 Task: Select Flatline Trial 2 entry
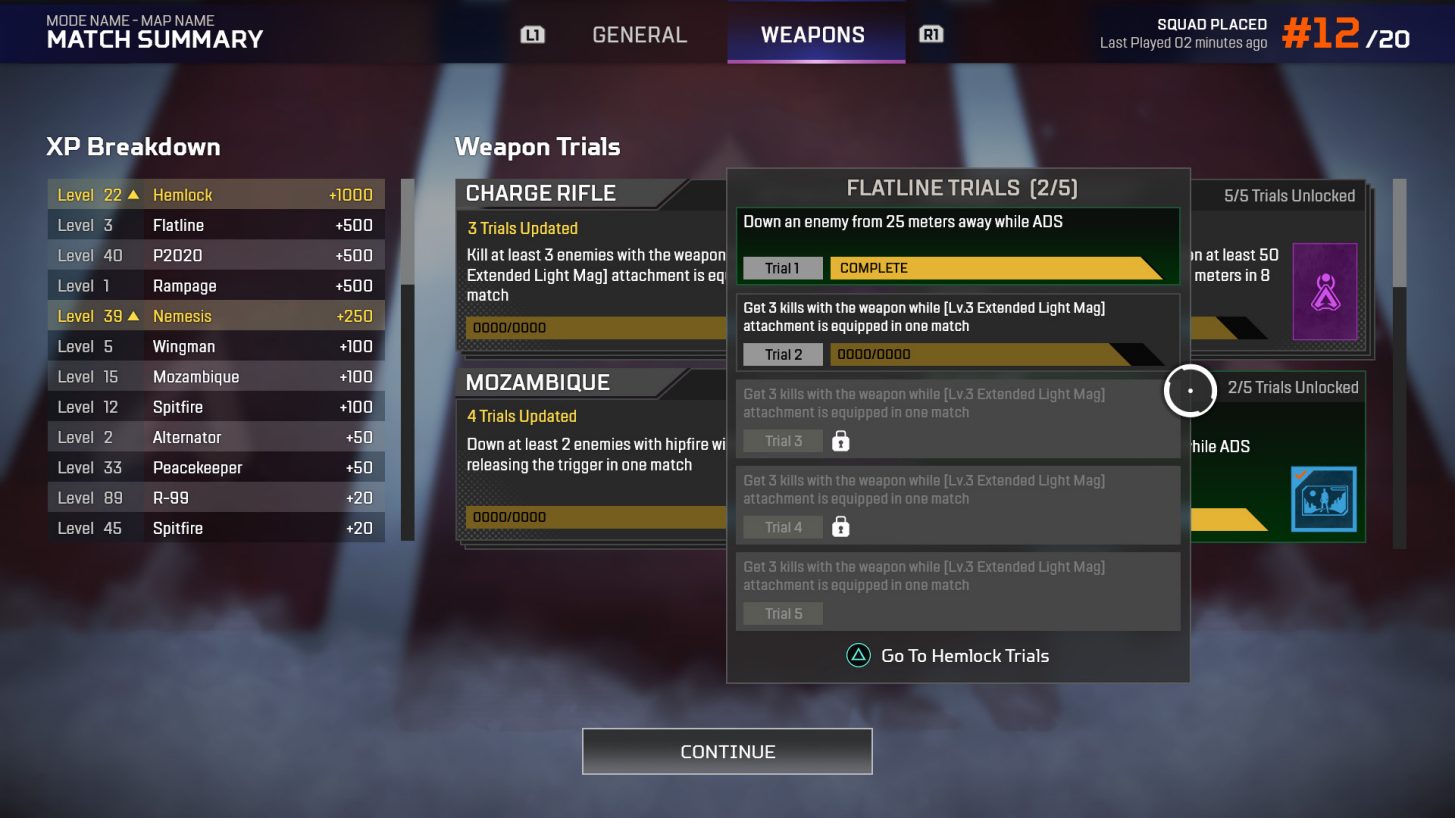click(957, 331)
